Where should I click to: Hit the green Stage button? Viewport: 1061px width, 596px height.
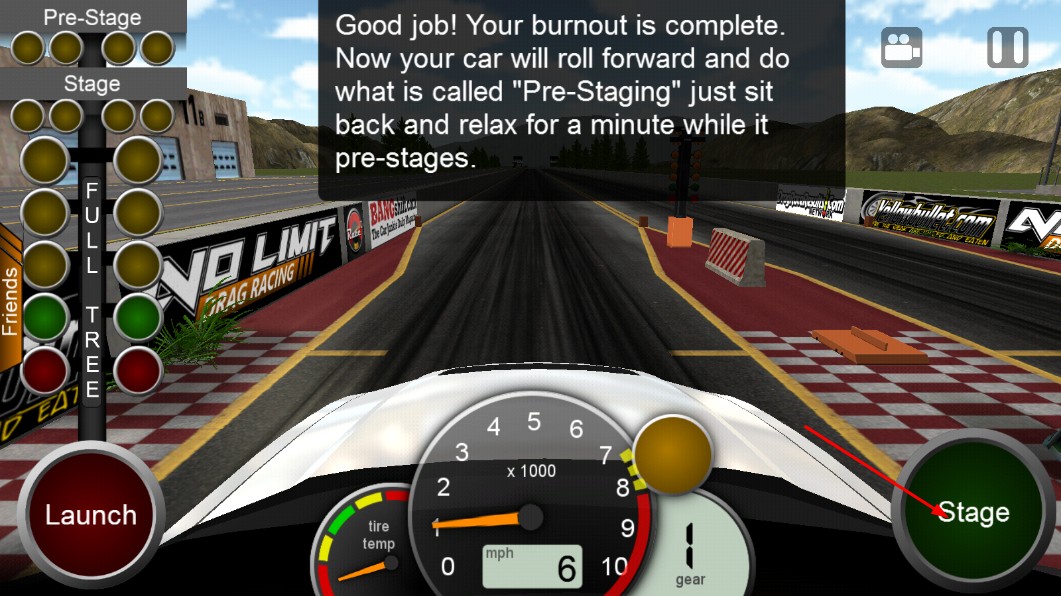click(972, 513)
